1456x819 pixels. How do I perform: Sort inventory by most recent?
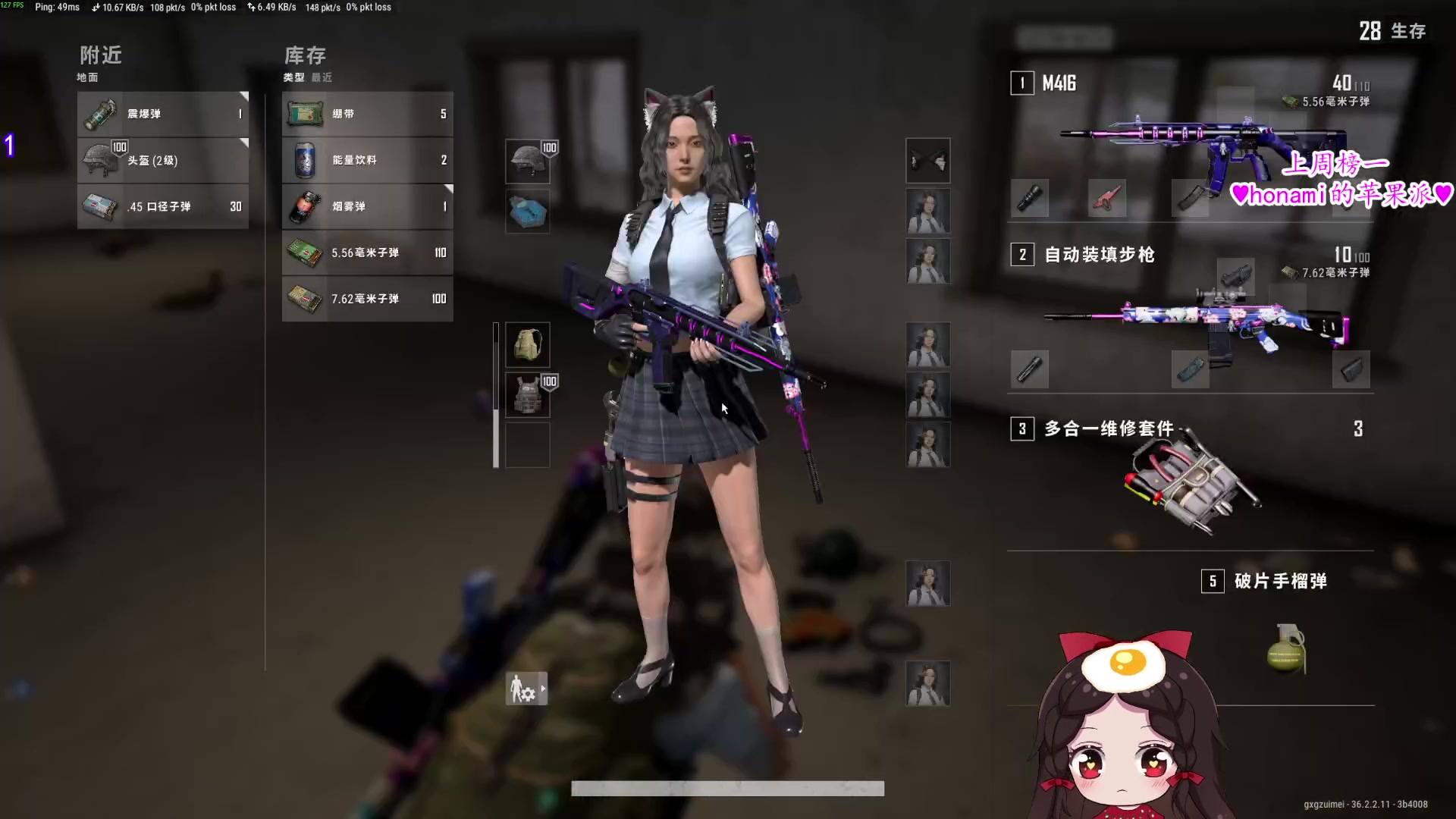[x=322, y=77]
